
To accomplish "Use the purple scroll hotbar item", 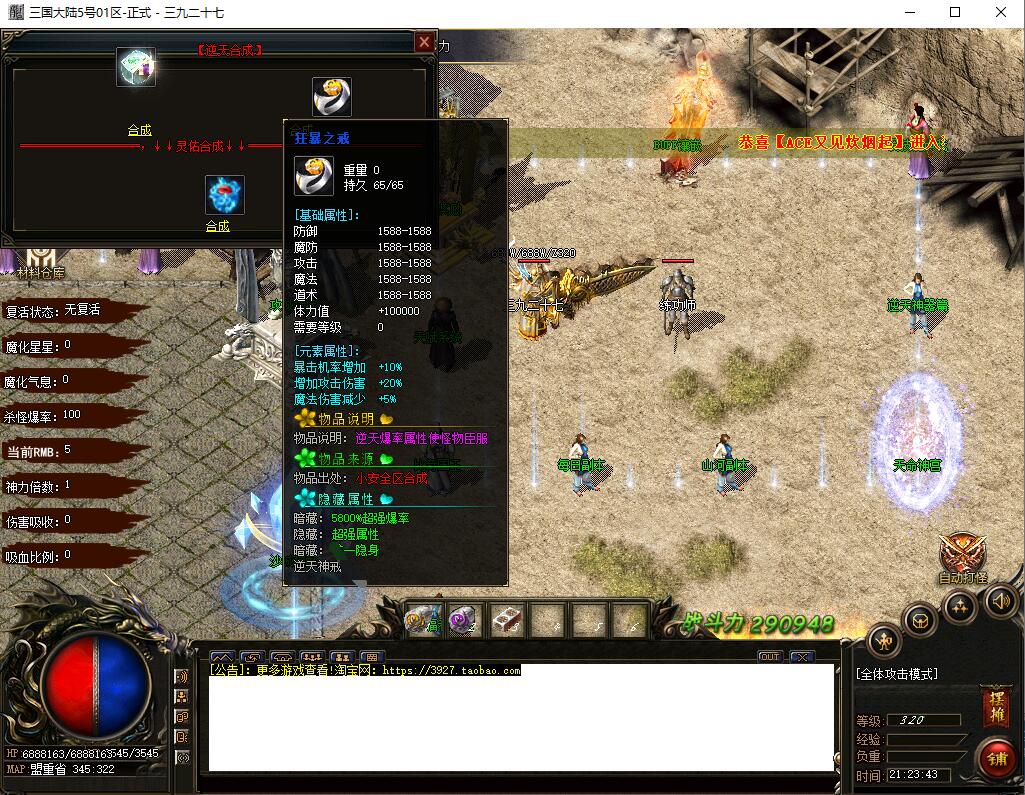I will pyautogui.click(x=463, y=619).
